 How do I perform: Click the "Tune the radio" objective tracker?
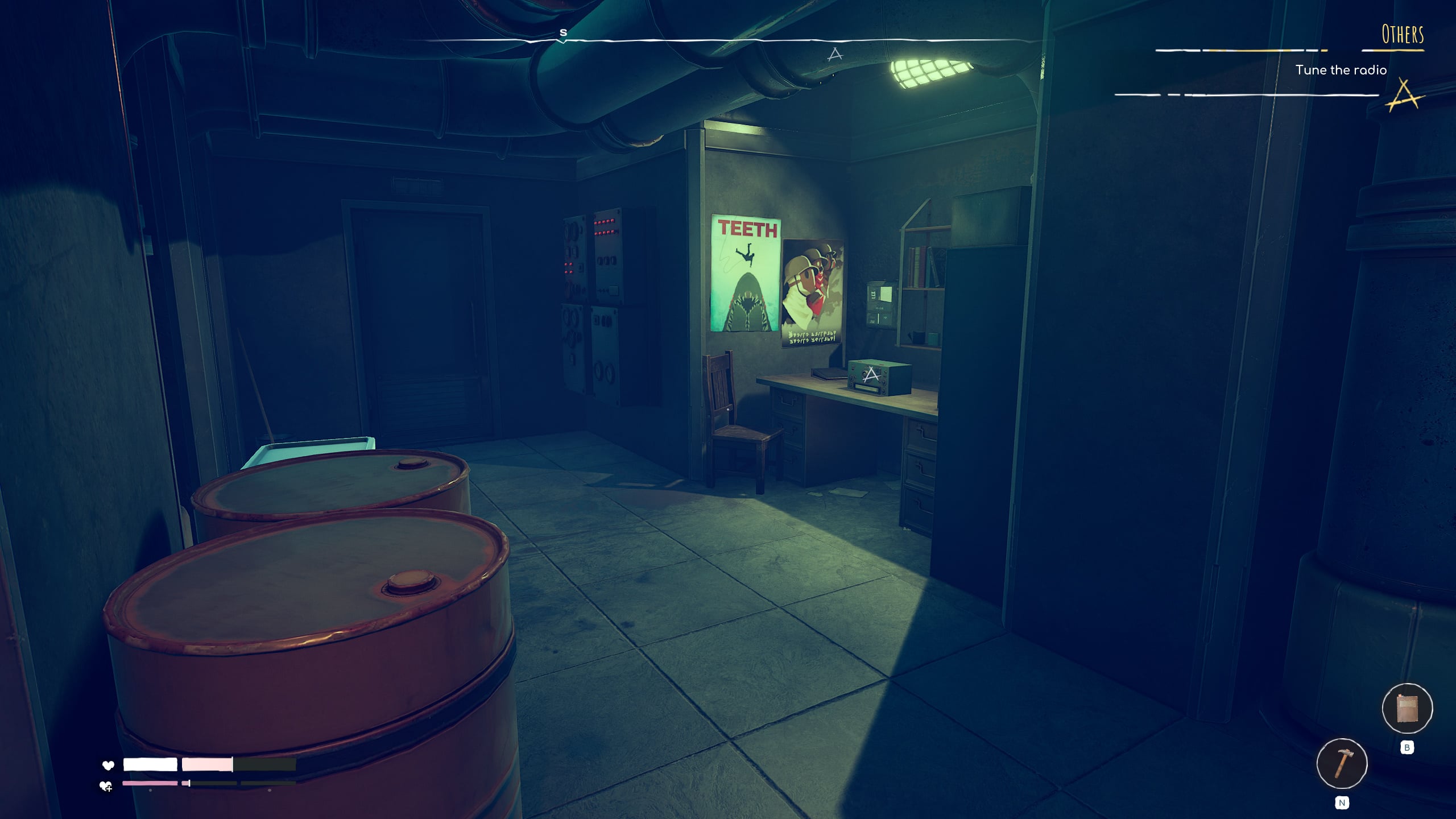(x=1341, y=70)
